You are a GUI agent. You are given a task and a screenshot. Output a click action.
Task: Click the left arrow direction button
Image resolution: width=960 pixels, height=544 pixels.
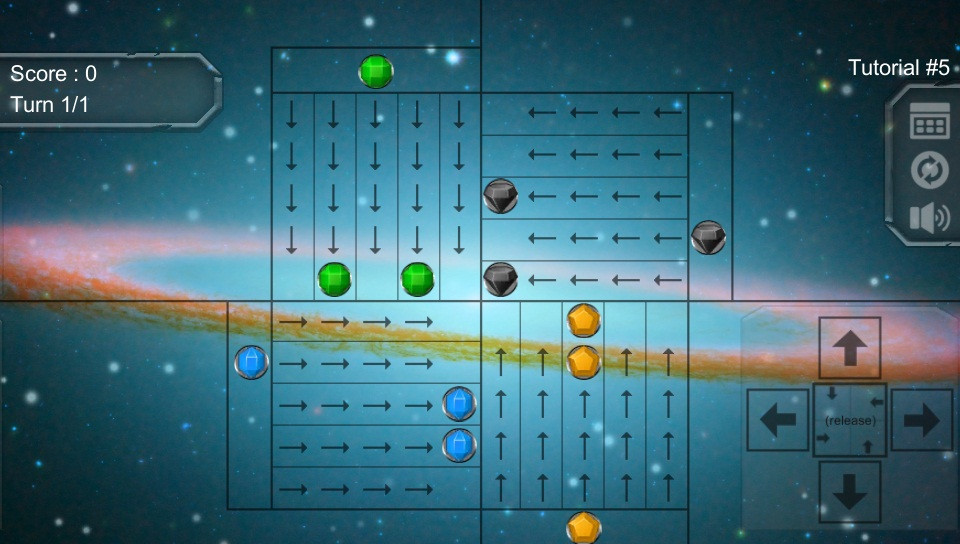(x=778, y=420)
